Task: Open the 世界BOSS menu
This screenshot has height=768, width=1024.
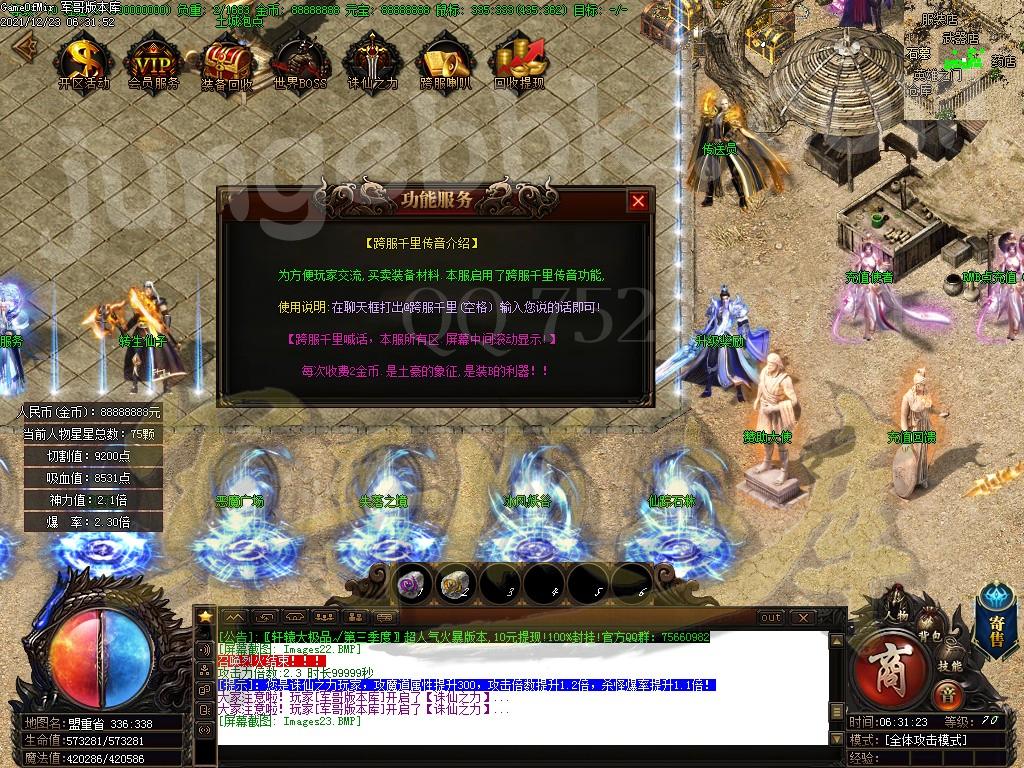Action: 300,62
